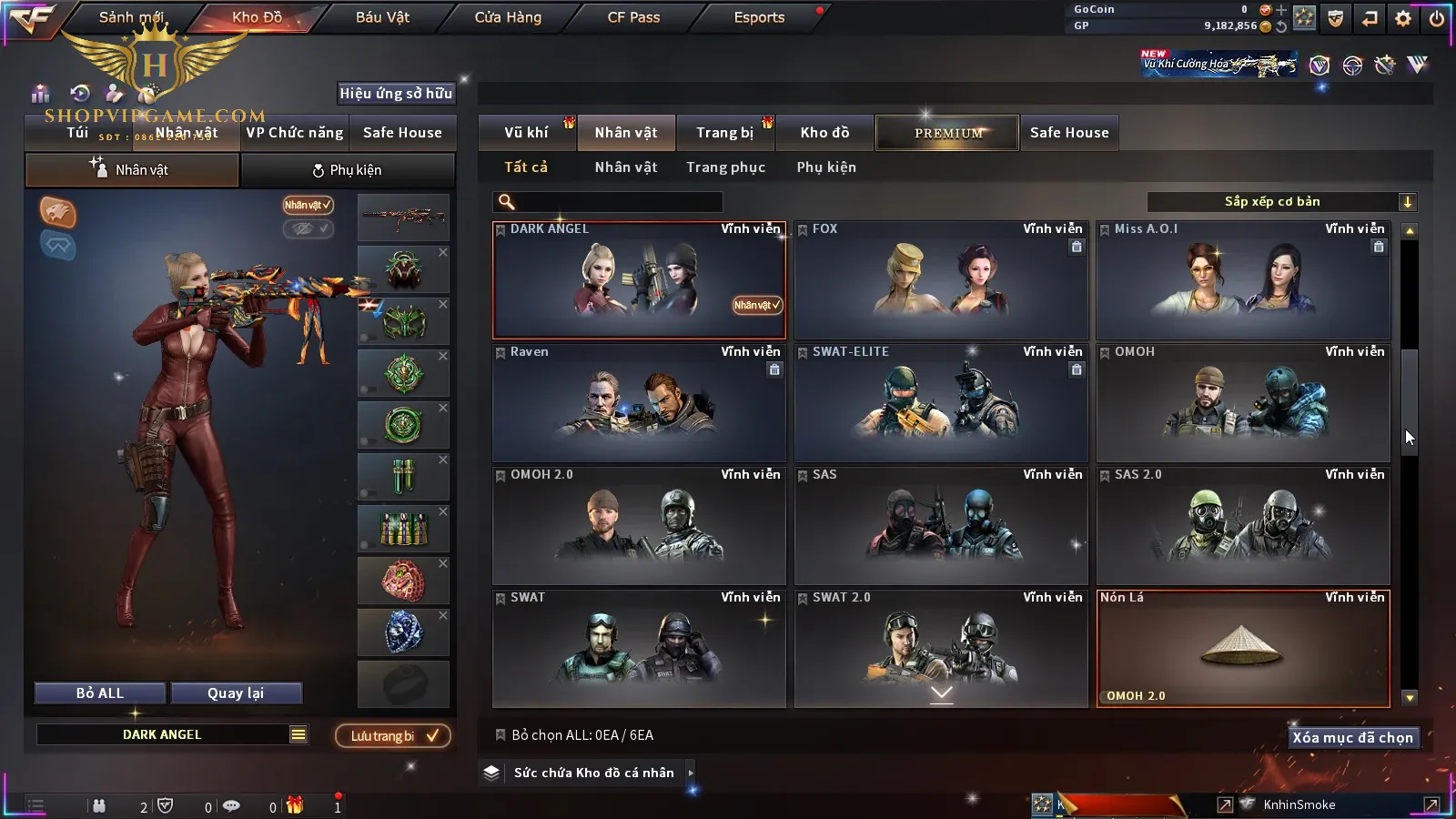This screenshot has height=819, width=1456.
Task: Select the Nón Lá hat item
Action: coord(1243,648)
